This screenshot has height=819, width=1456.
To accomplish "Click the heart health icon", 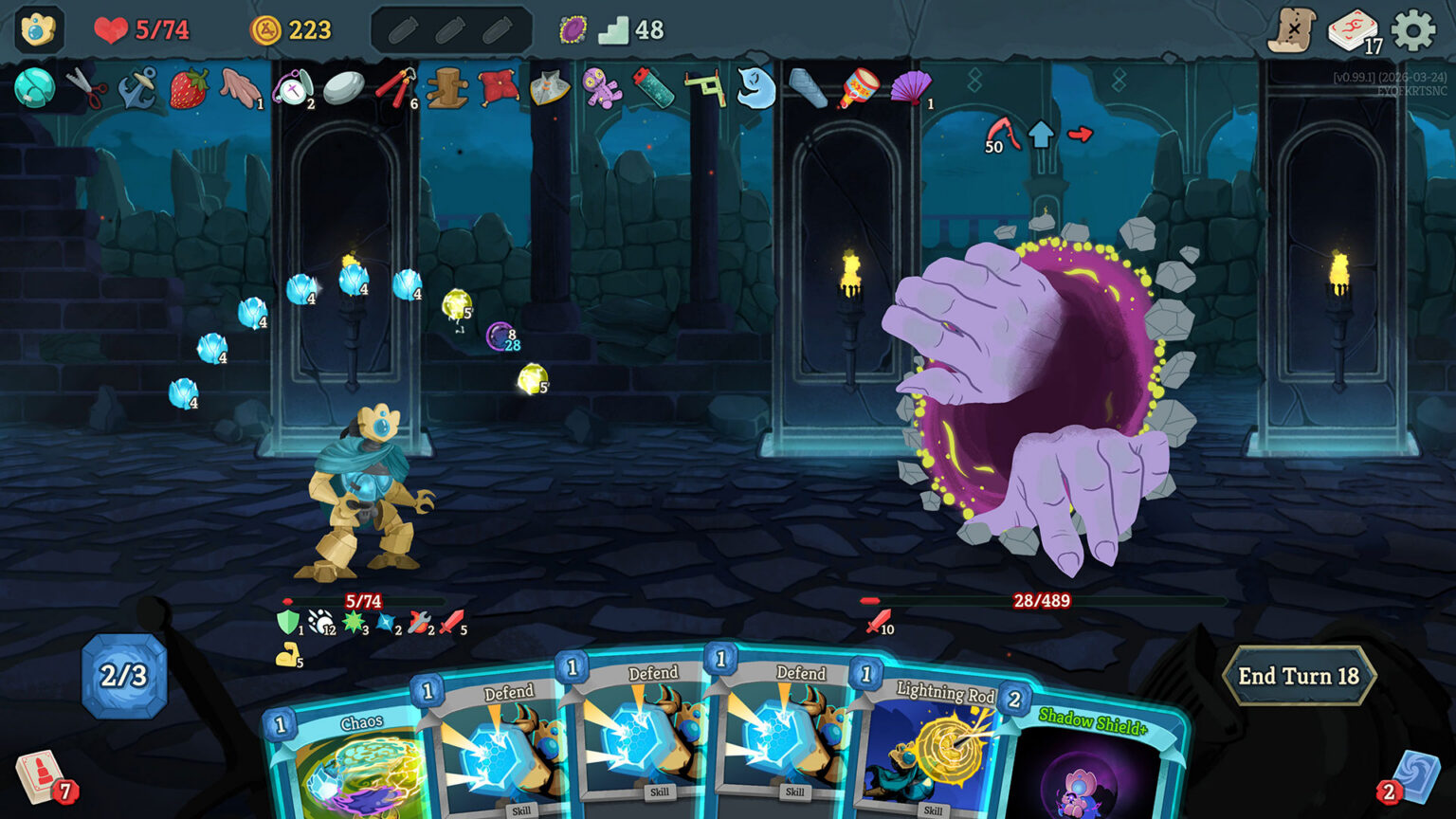I will 111,28.
